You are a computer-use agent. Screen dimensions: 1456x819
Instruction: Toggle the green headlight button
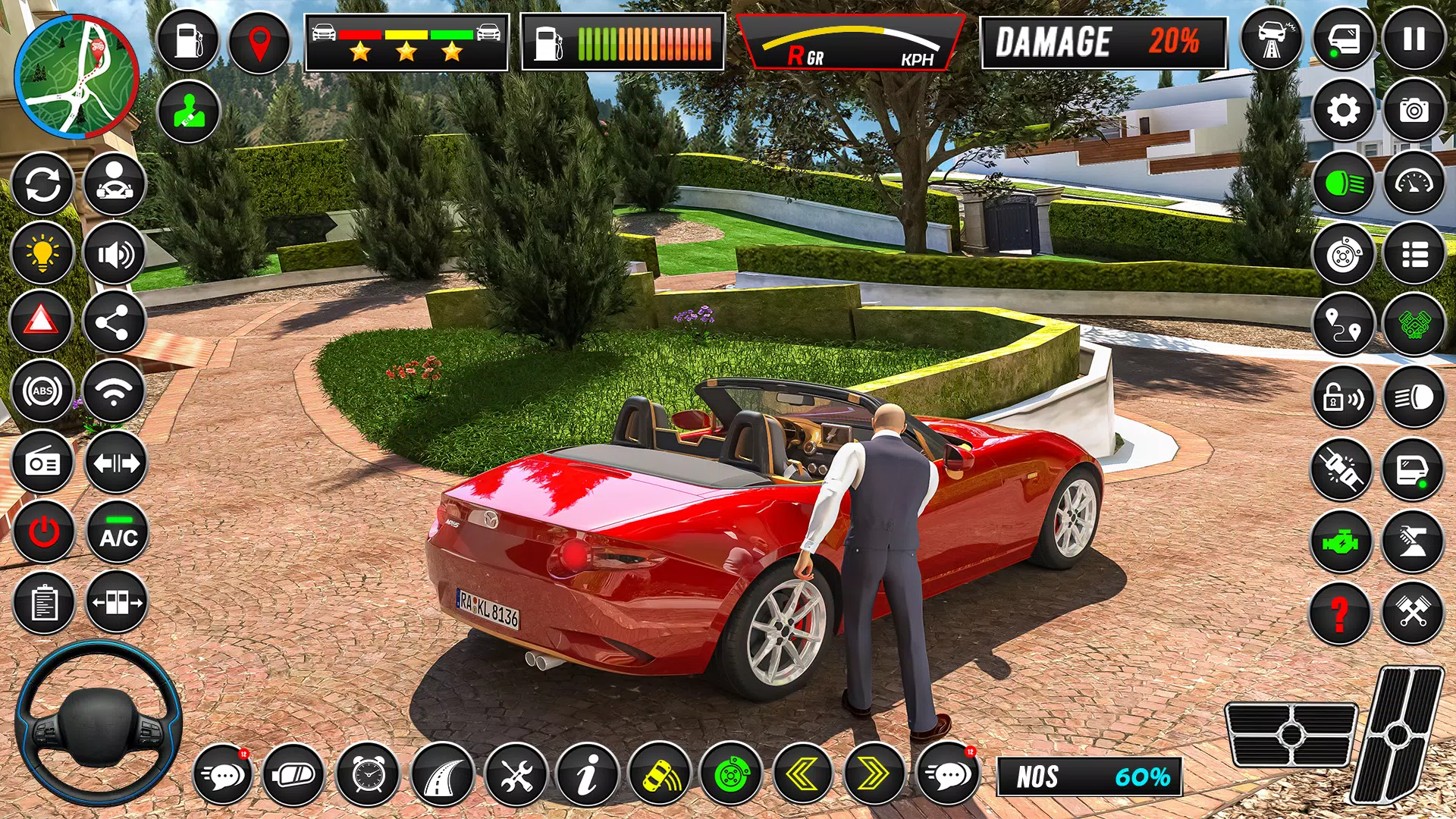pos(1343,183)
